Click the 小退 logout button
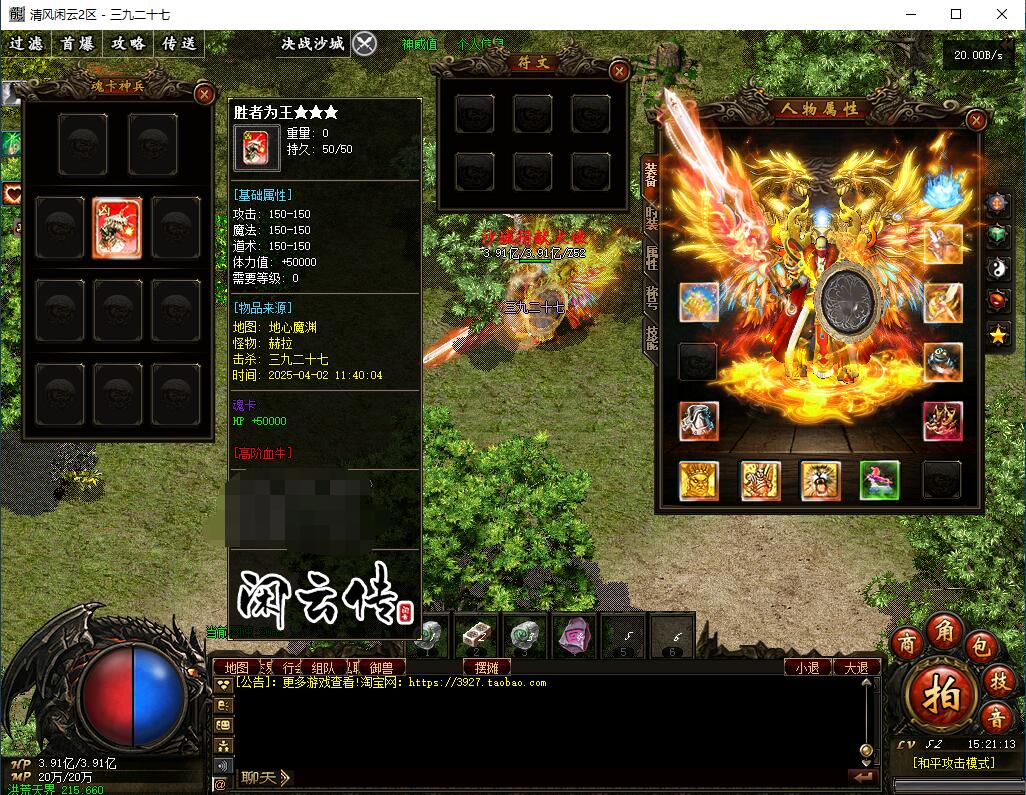The width and height of the screenshot is (1026, 795). (x=807, y=667)
